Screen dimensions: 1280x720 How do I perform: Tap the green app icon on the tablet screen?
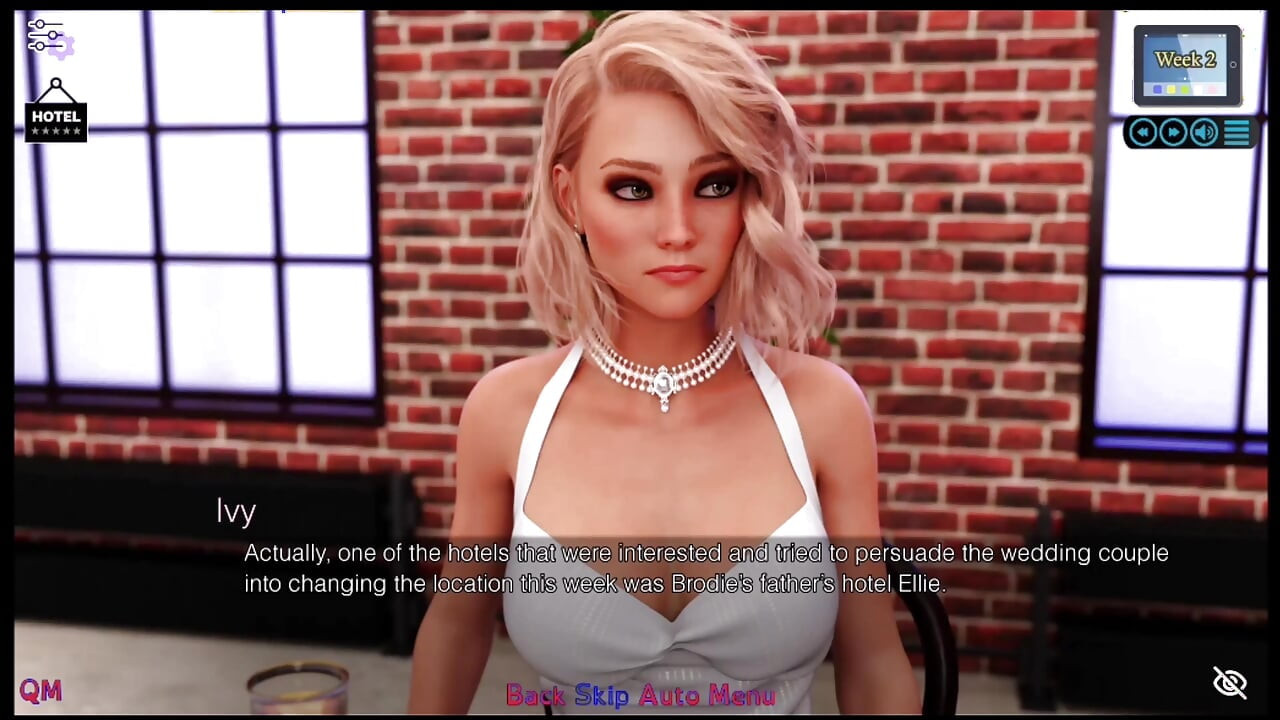[x=1185, y=90]
